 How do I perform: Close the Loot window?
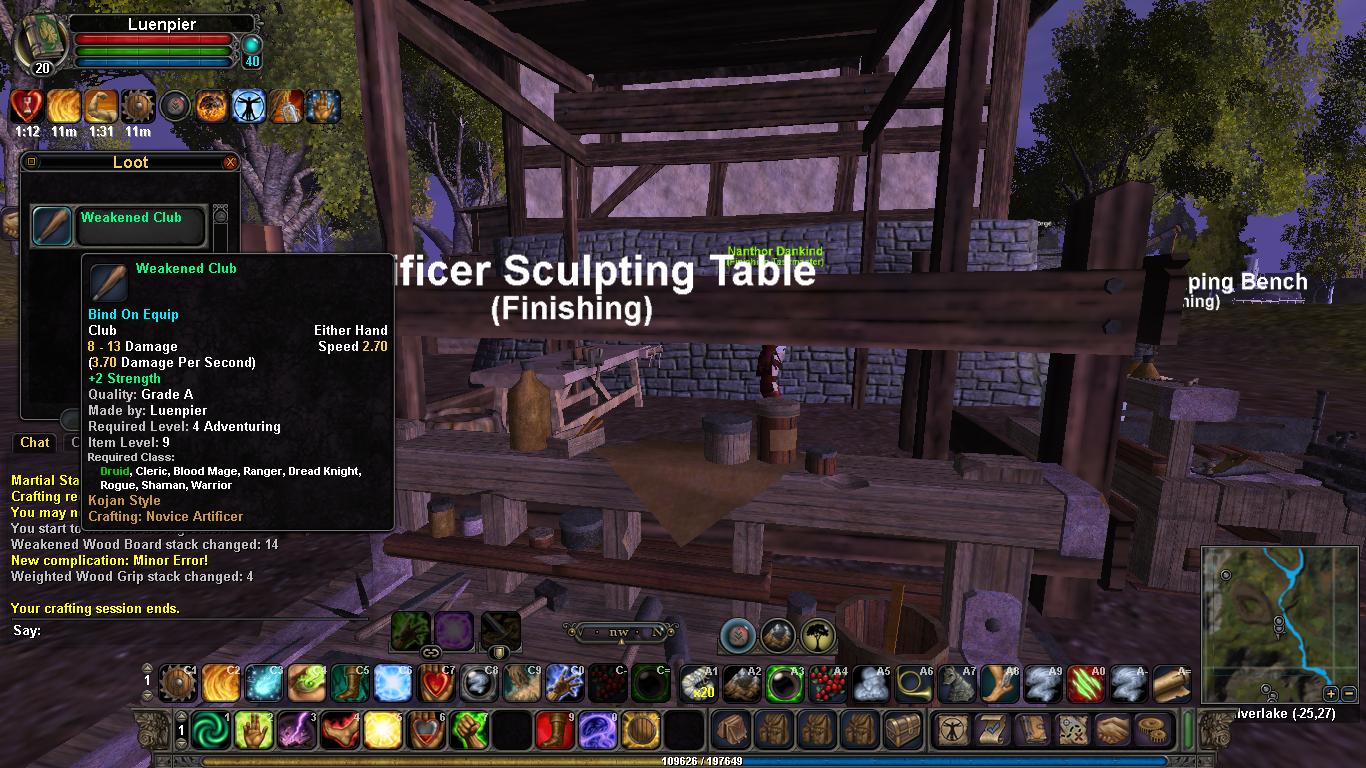click(231, 162)
